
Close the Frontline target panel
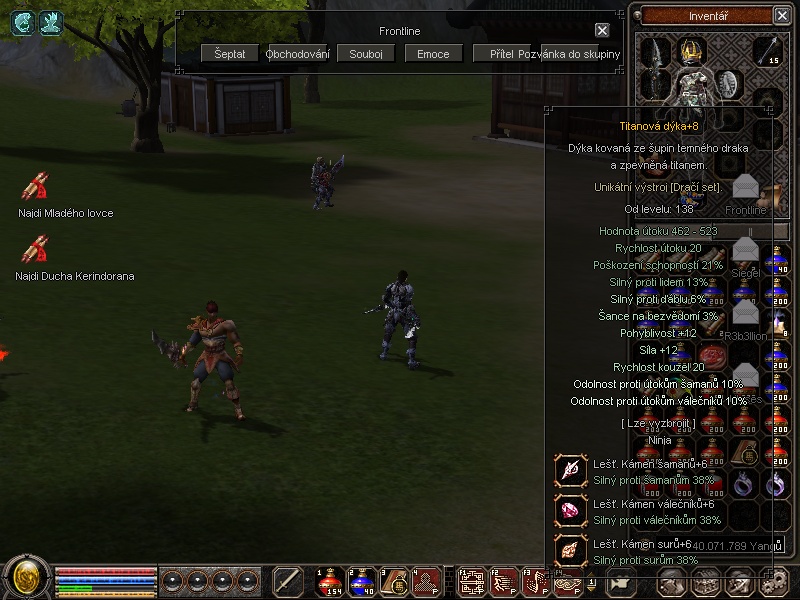602,31
